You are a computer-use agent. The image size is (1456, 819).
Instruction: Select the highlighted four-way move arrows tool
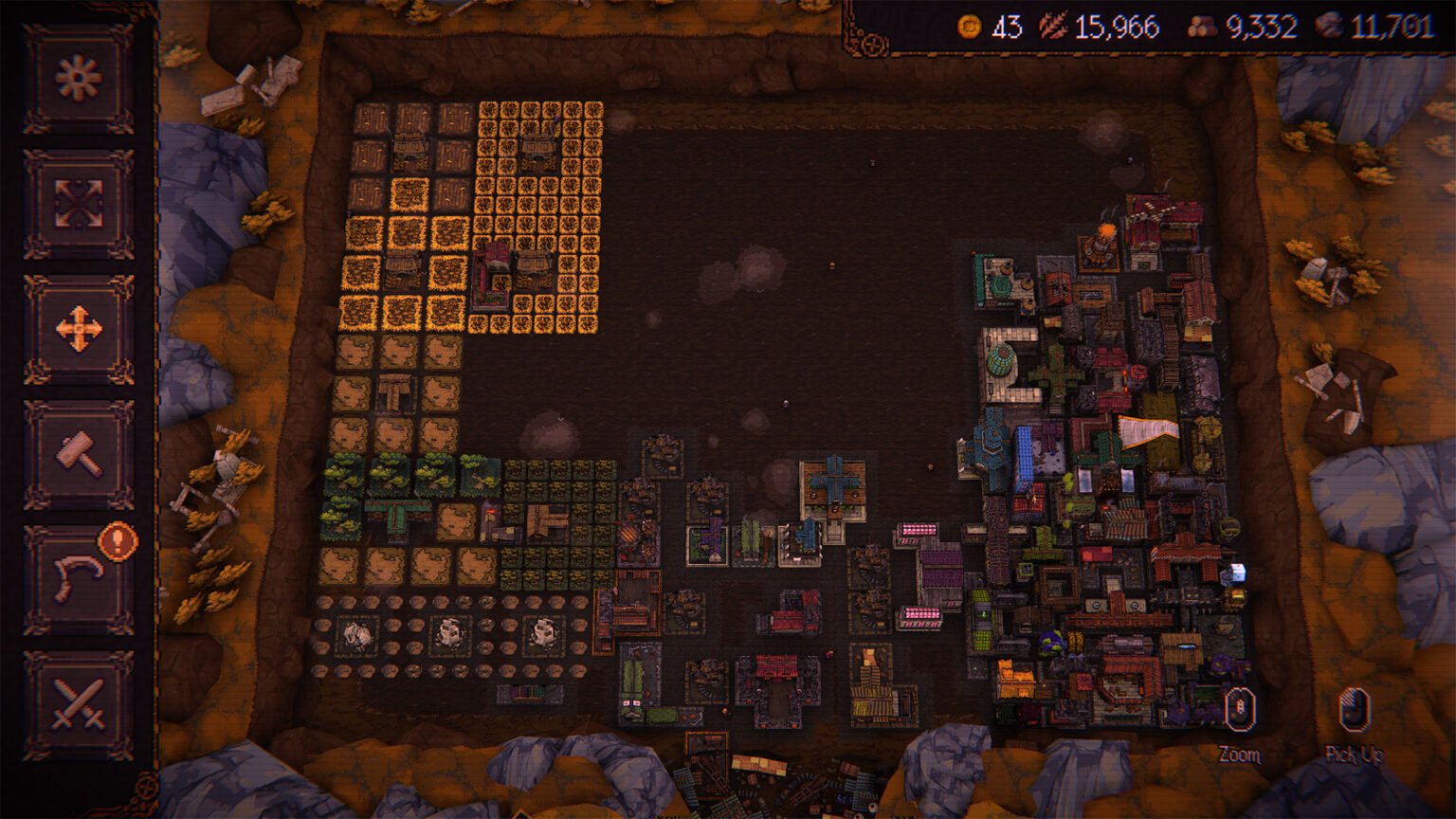pos(78,330)
